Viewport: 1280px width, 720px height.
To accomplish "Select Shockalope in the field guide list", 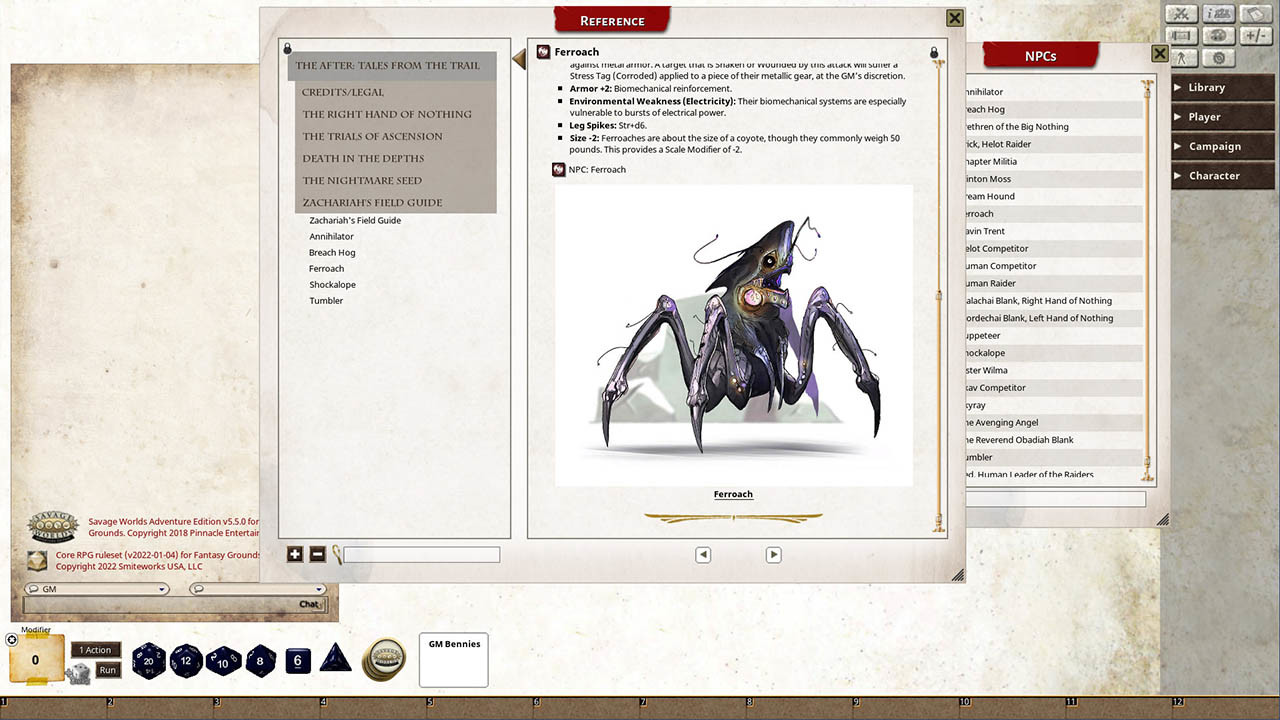I will click(x=332, y=284).
